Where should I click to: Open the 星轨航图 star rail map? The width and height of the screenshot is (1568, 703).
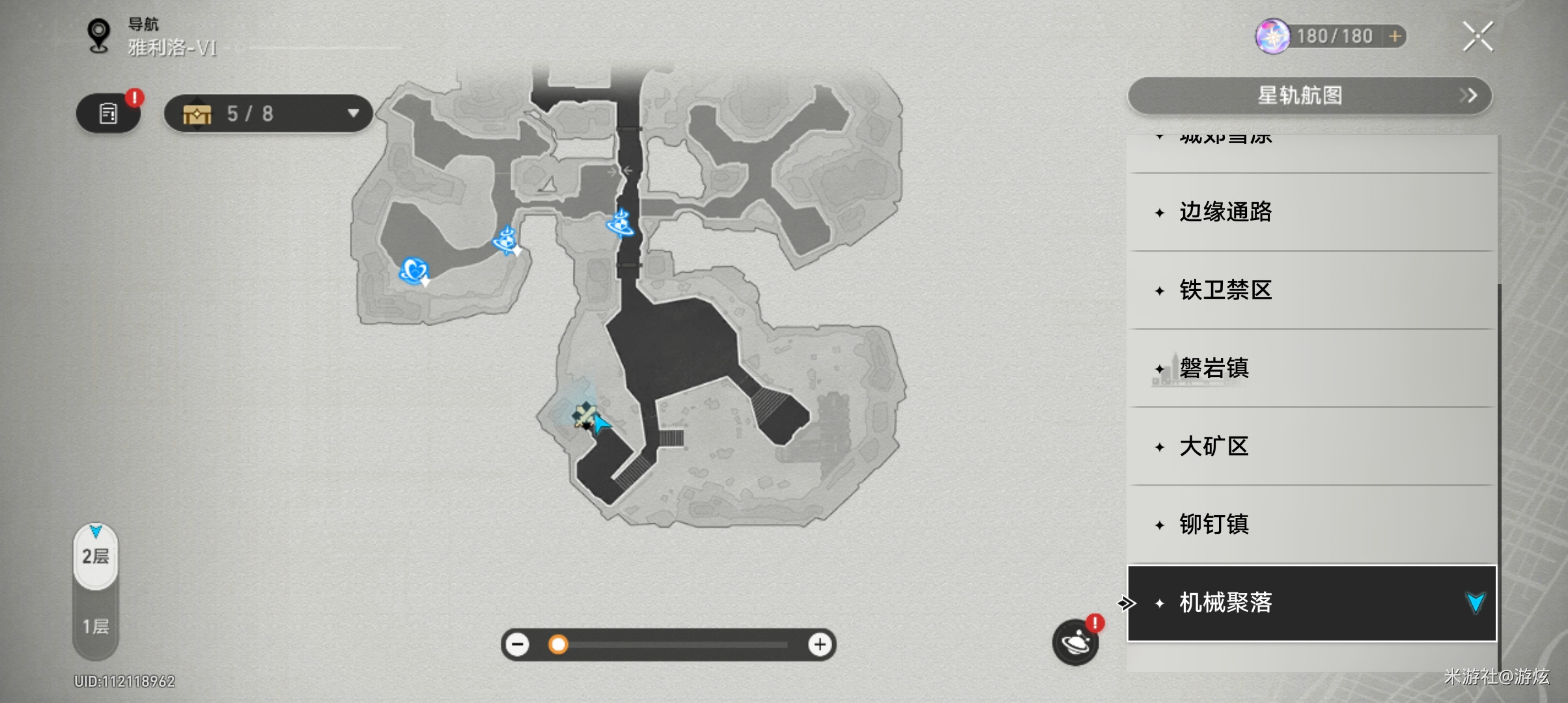(1309, 96)
